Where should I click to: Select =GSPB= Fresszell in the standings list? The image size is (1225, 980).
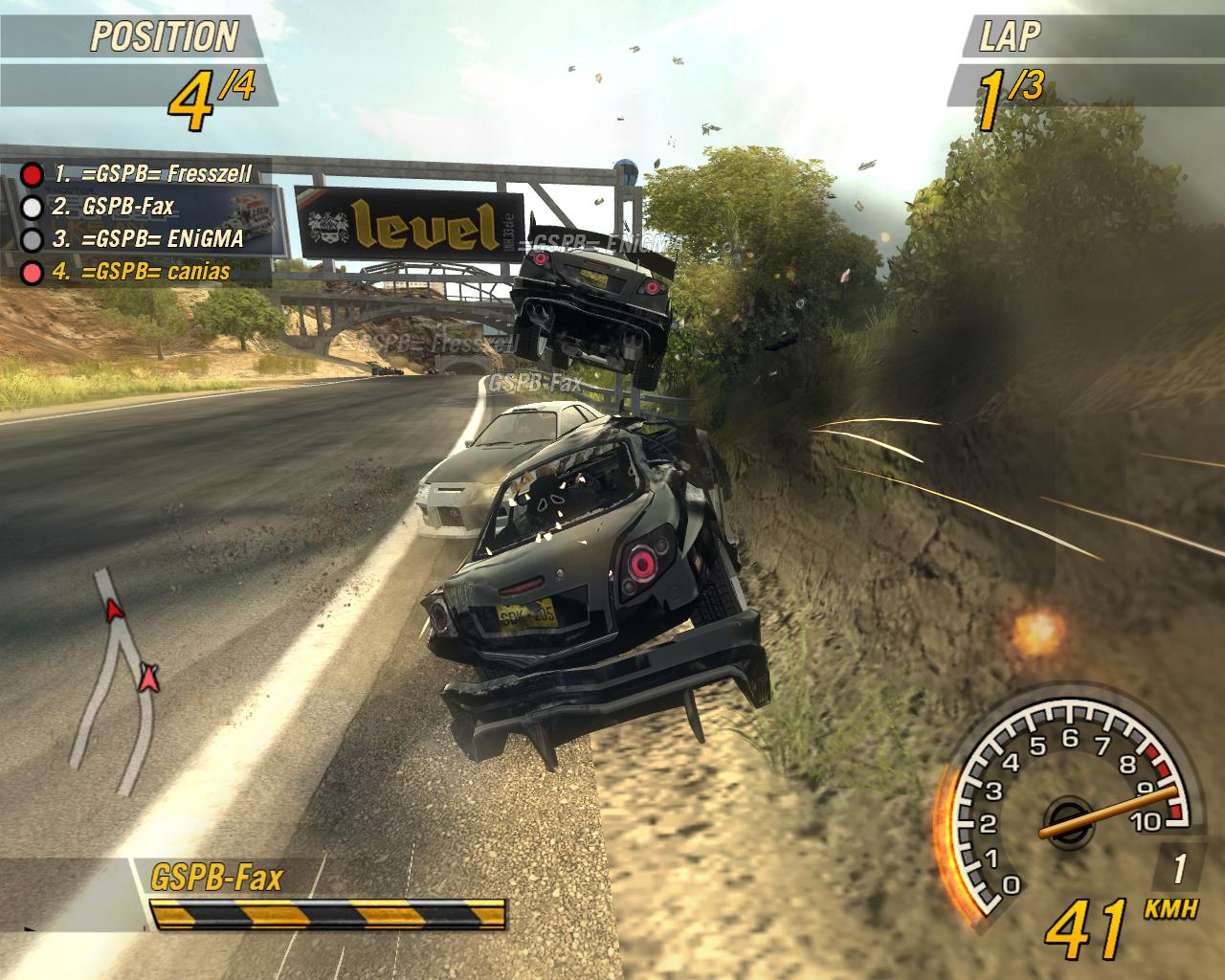[151, 174]
